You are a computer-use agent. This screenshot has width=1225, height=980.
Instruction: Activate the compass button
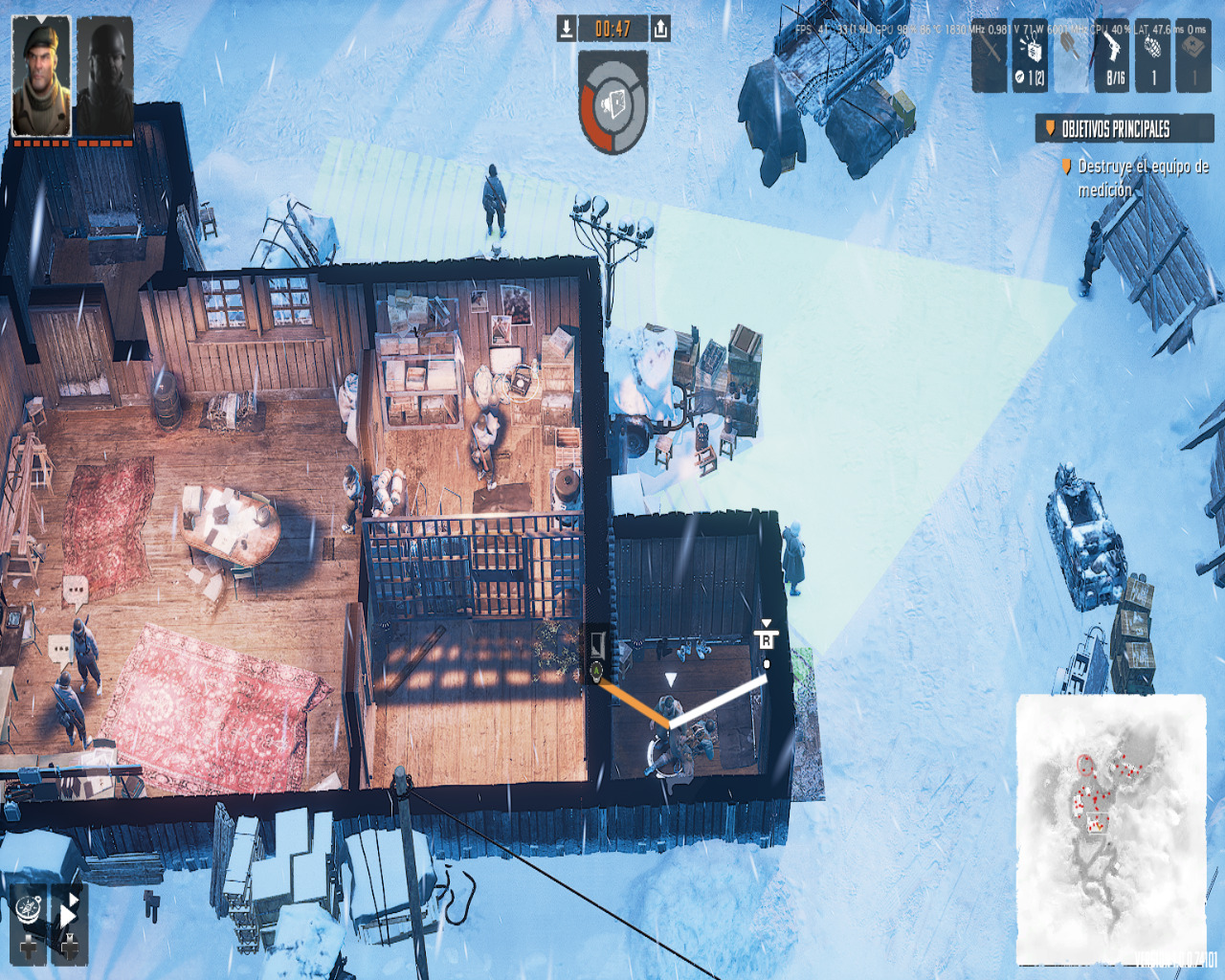(30, 909)
